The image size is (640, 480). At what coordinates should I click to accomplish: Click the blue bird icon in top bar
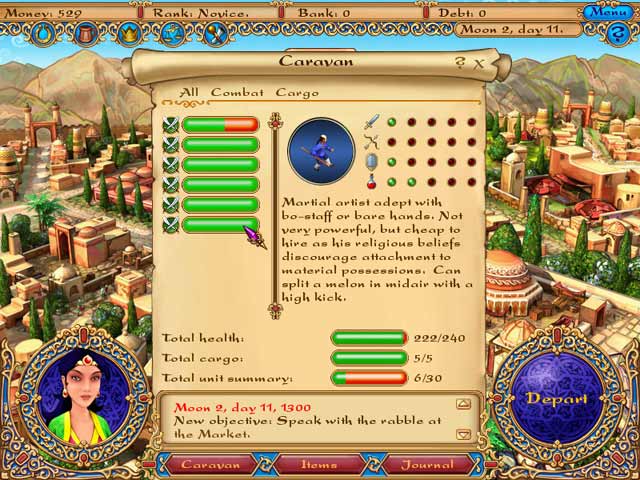[x=173, y=34]
